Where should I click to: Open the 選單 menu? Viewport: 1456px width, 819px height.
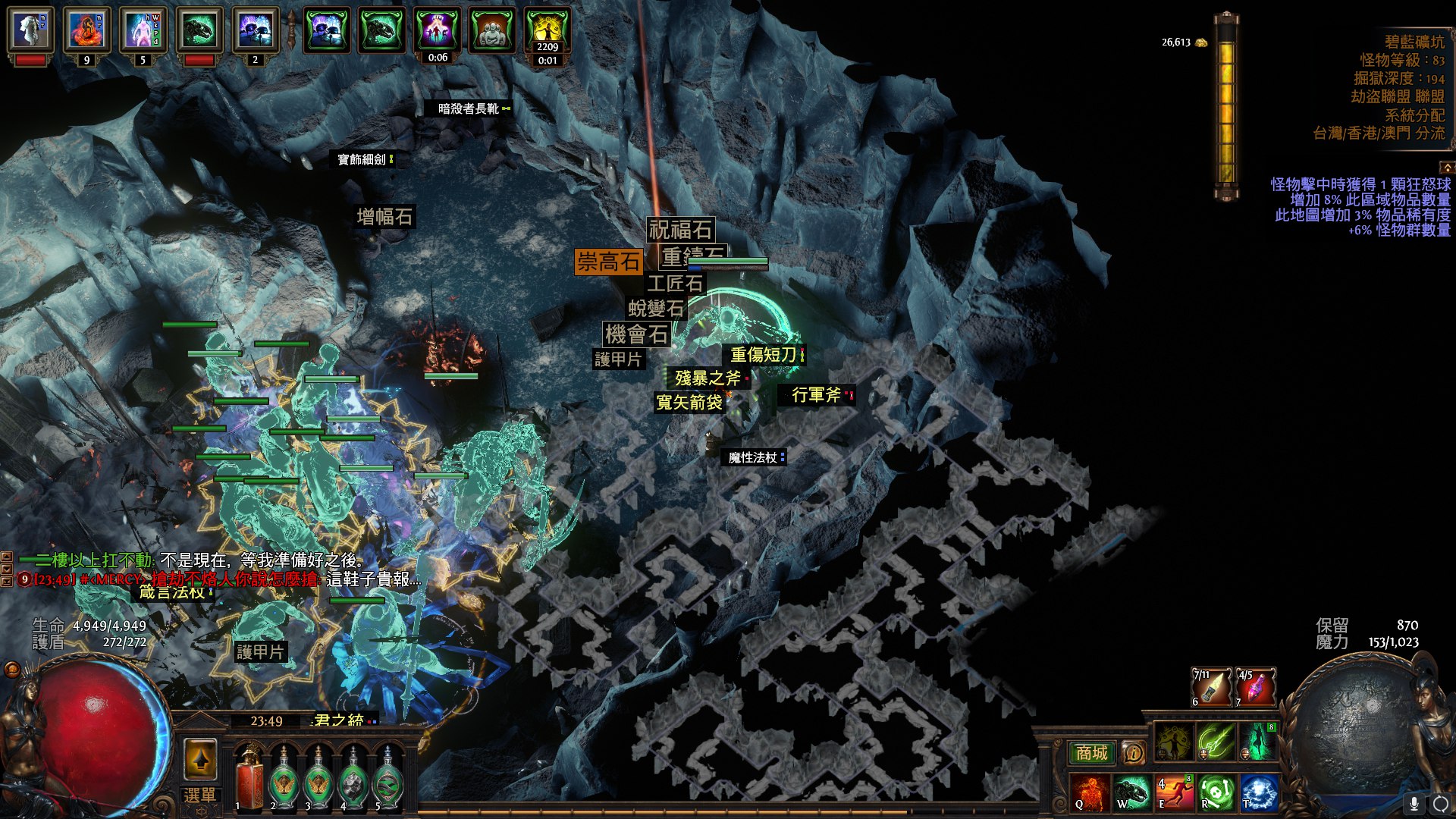point(200,795)
